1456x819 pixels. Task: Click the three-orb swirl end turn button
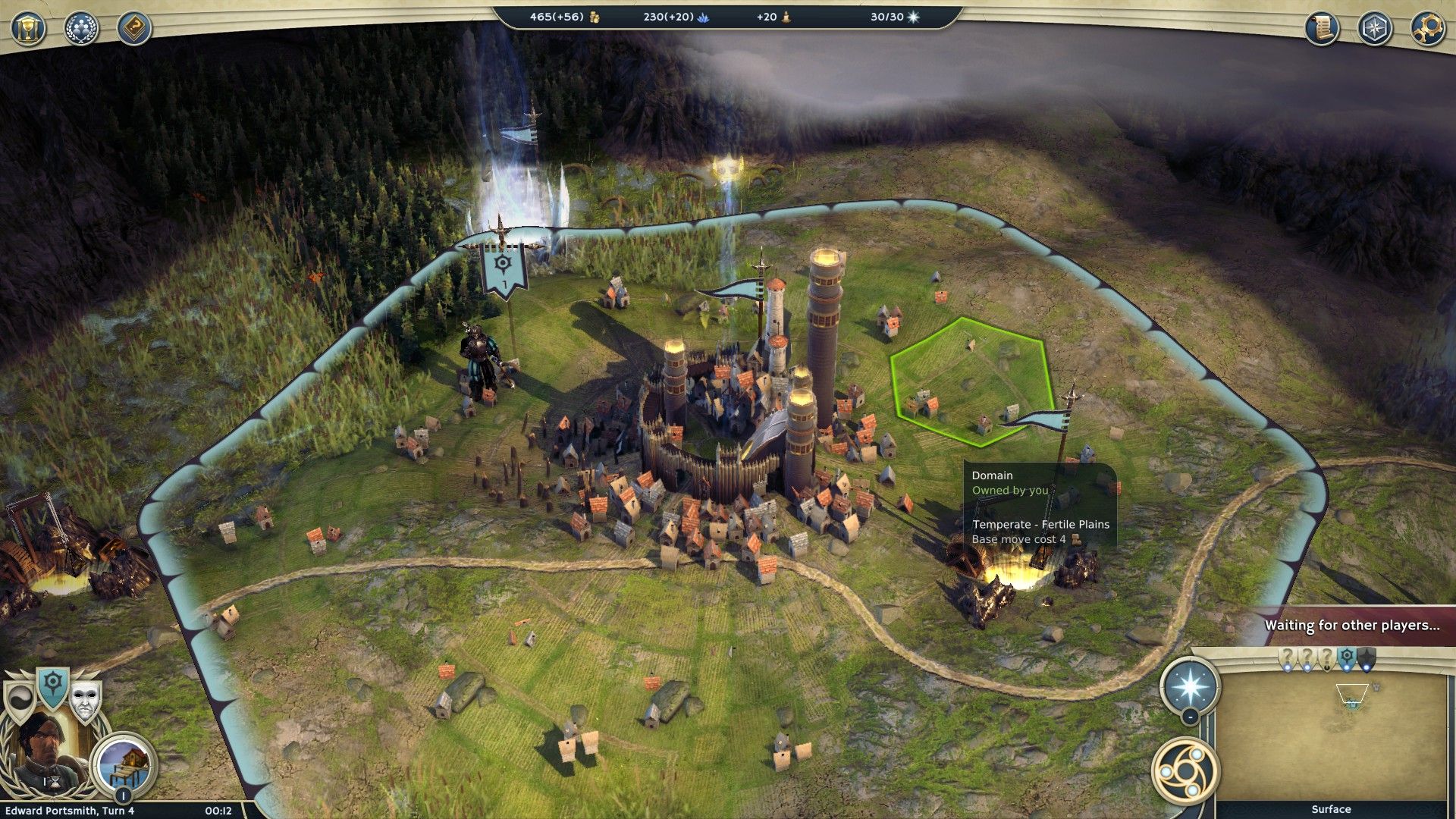click(1185, 771)
